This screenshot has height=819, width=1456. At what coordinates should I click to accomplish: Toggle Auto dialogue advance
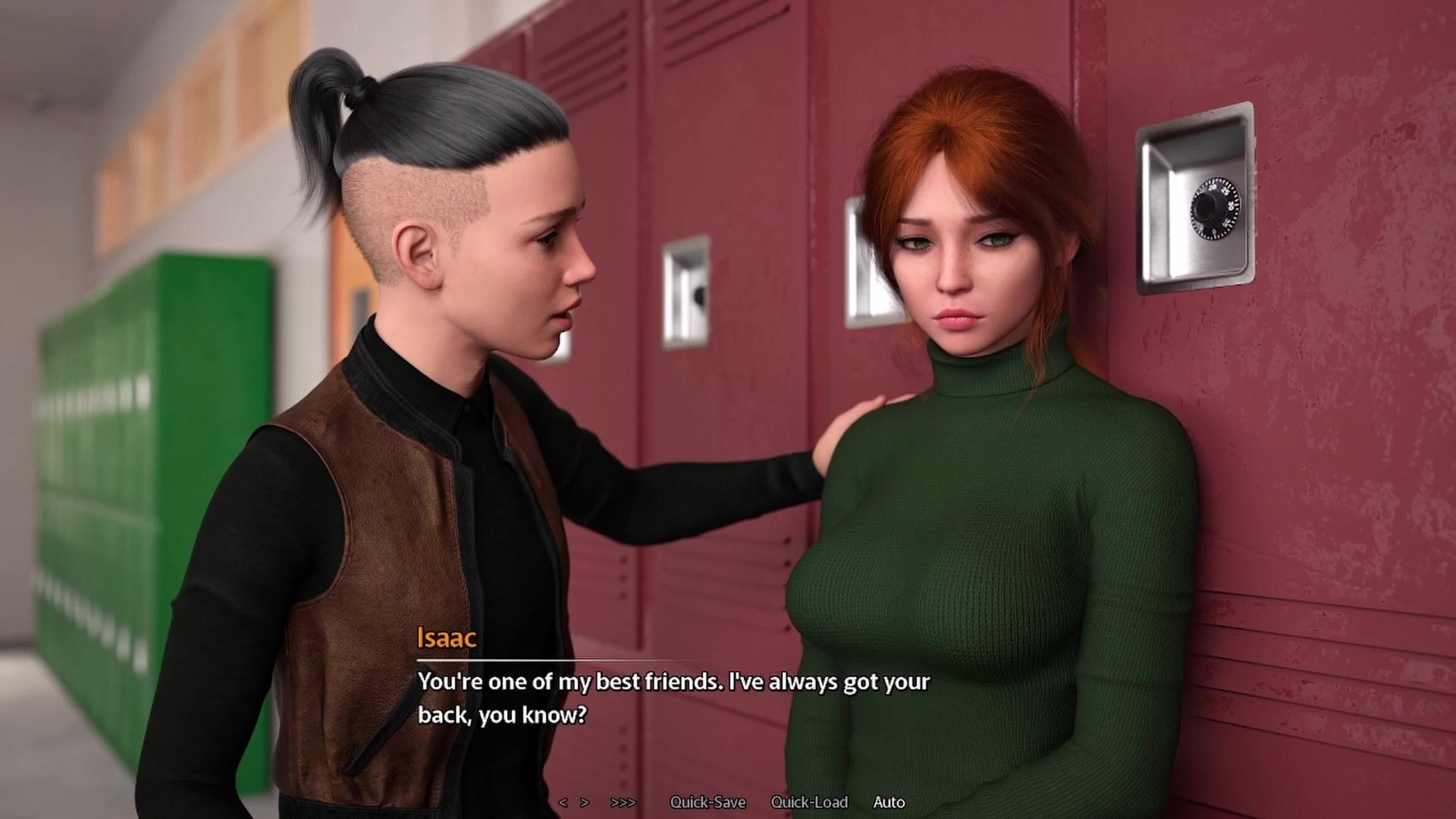tap(889, 802)
